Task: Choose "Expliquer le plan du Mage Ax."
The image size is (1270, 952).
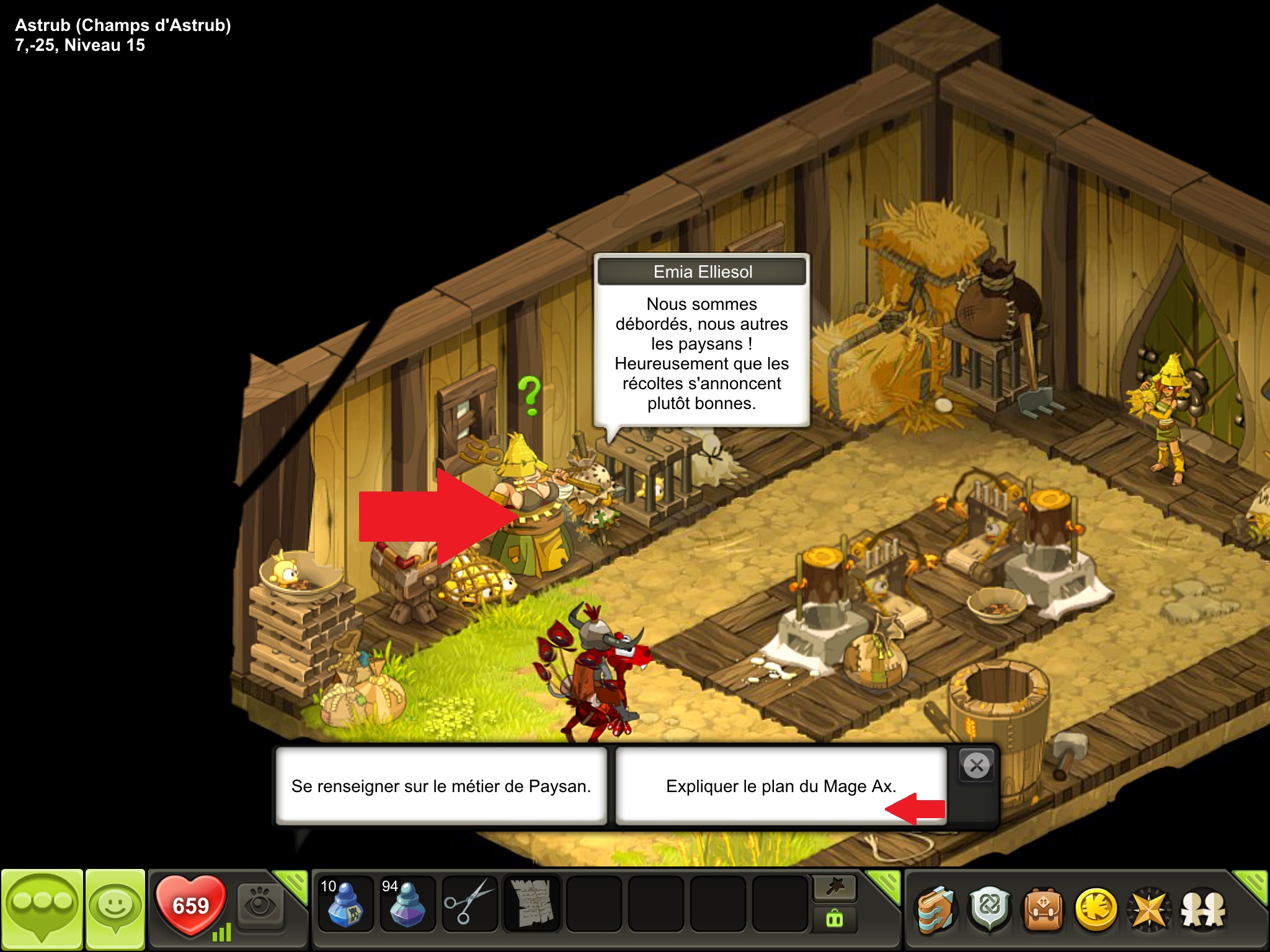Action: tap(781, 786)
